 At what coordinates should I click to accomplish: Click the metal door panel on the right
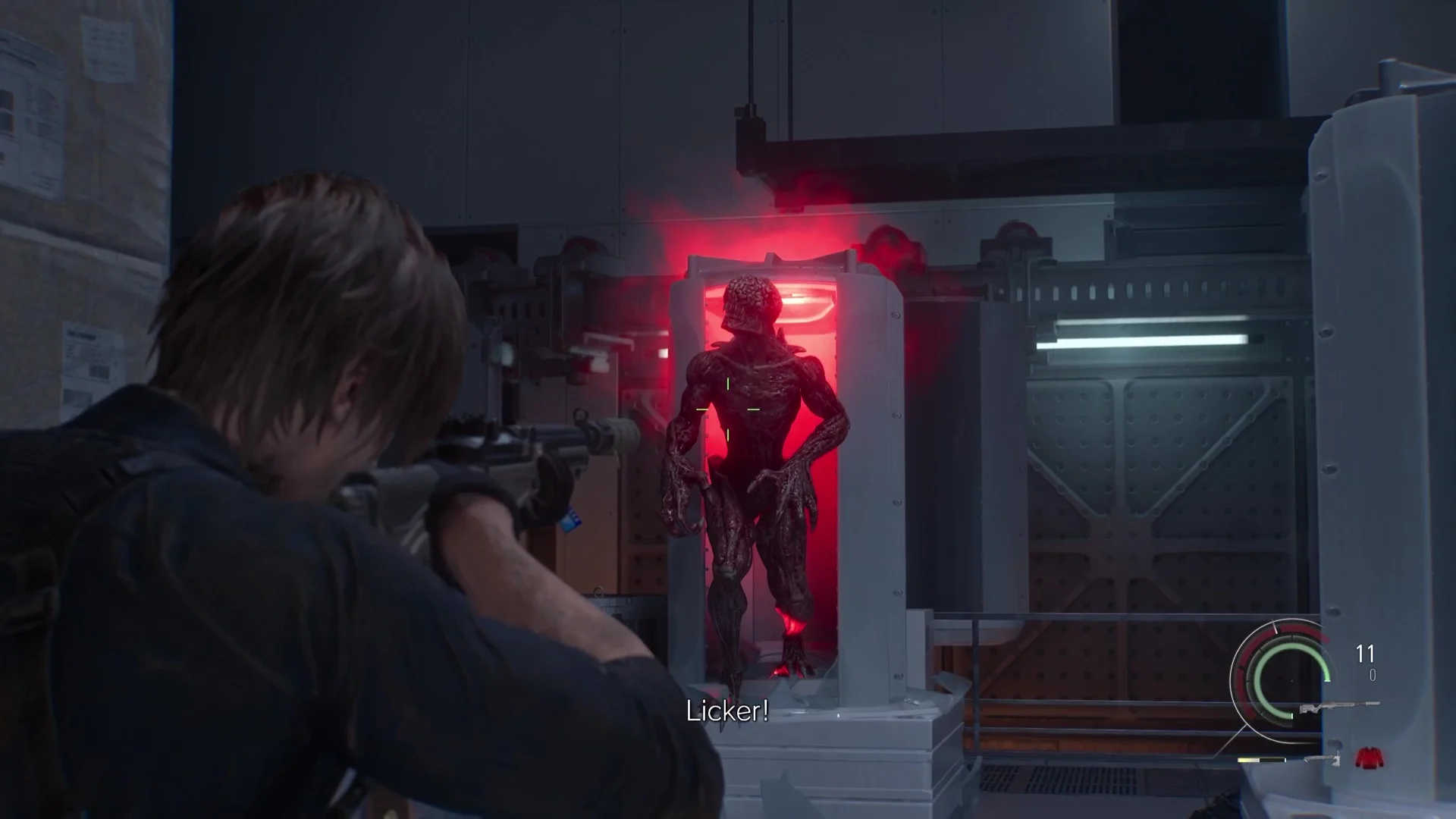1137,470
